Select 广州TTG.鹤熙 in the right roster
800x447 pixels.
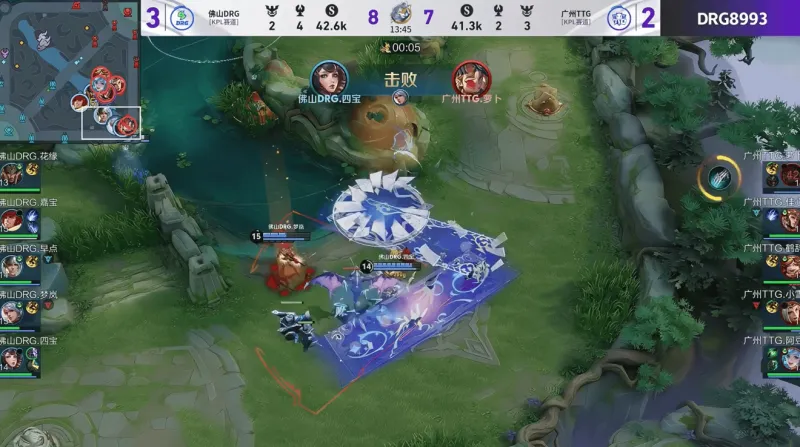point(780,265)
